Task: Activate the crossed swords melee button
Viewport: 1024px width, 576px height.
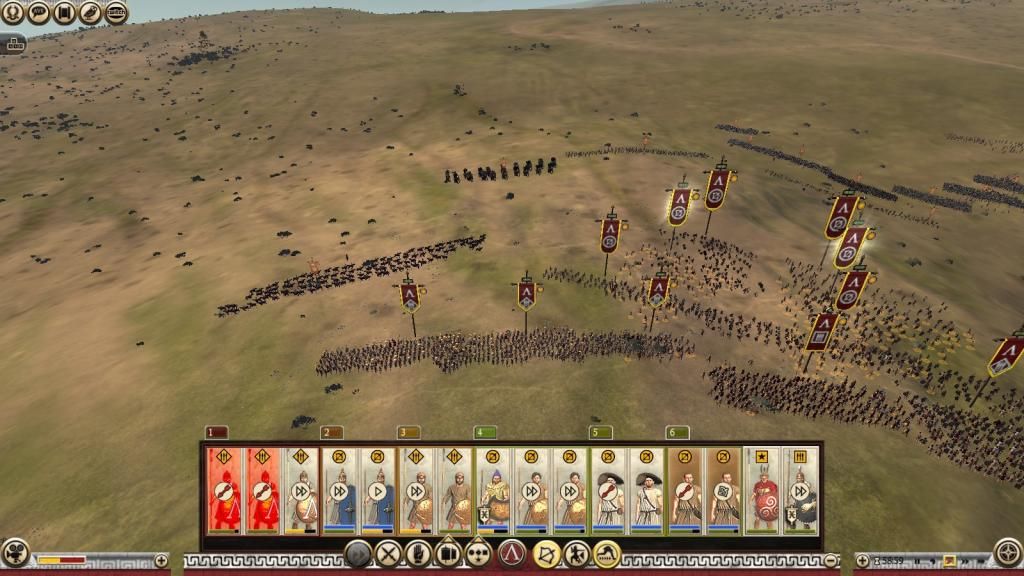Action: 388,553
